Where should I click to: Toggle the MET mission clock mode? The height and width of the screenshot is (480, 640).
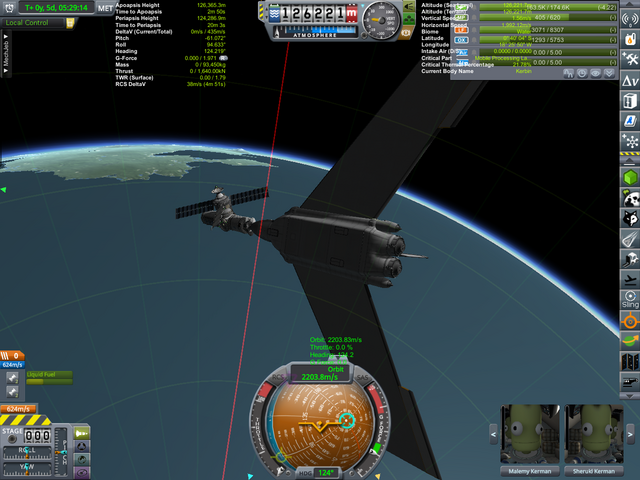tap(105, 8)
